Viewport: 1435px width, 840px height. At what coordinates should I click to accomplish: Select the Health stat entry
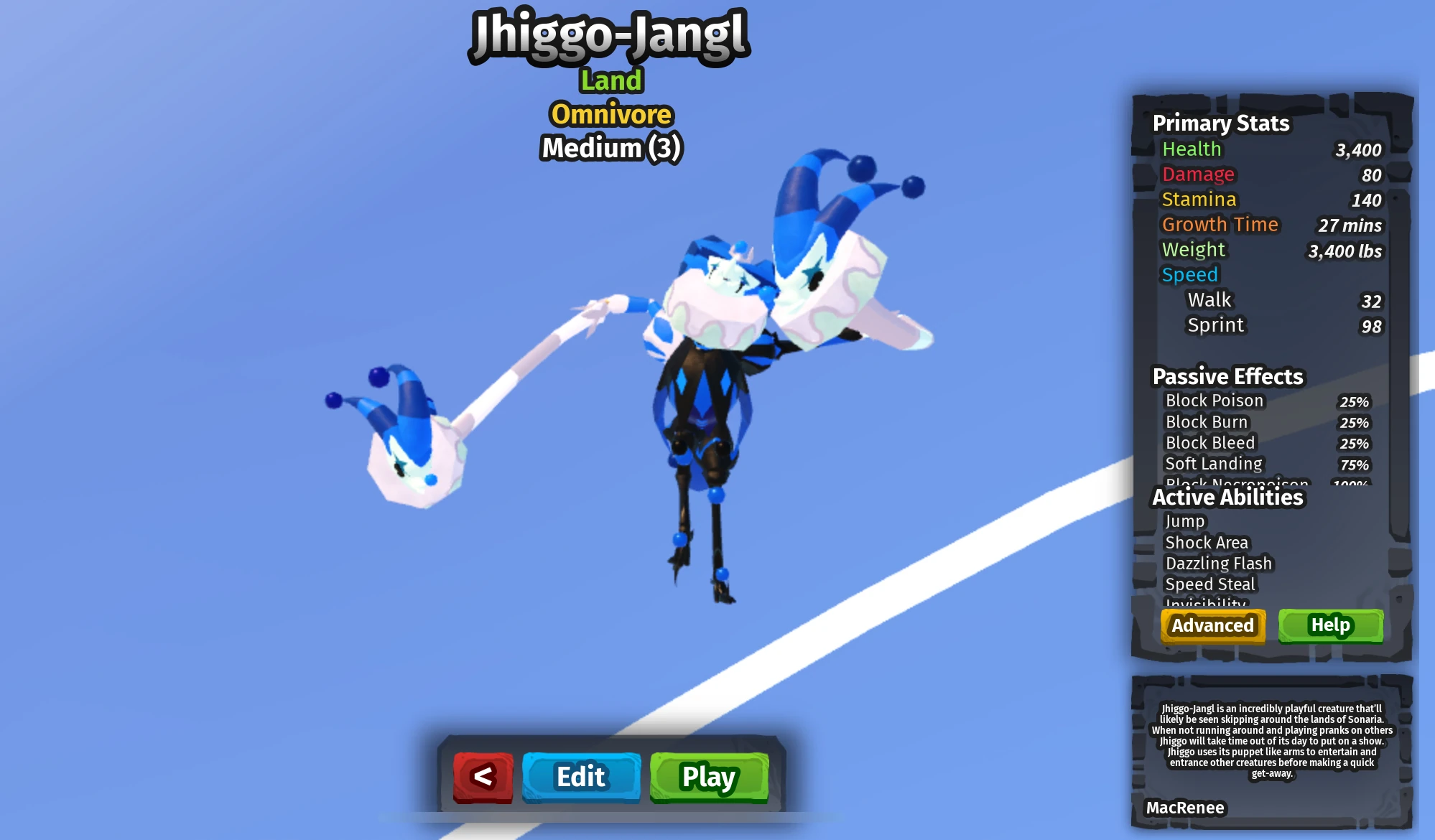tap(1192, 149)
